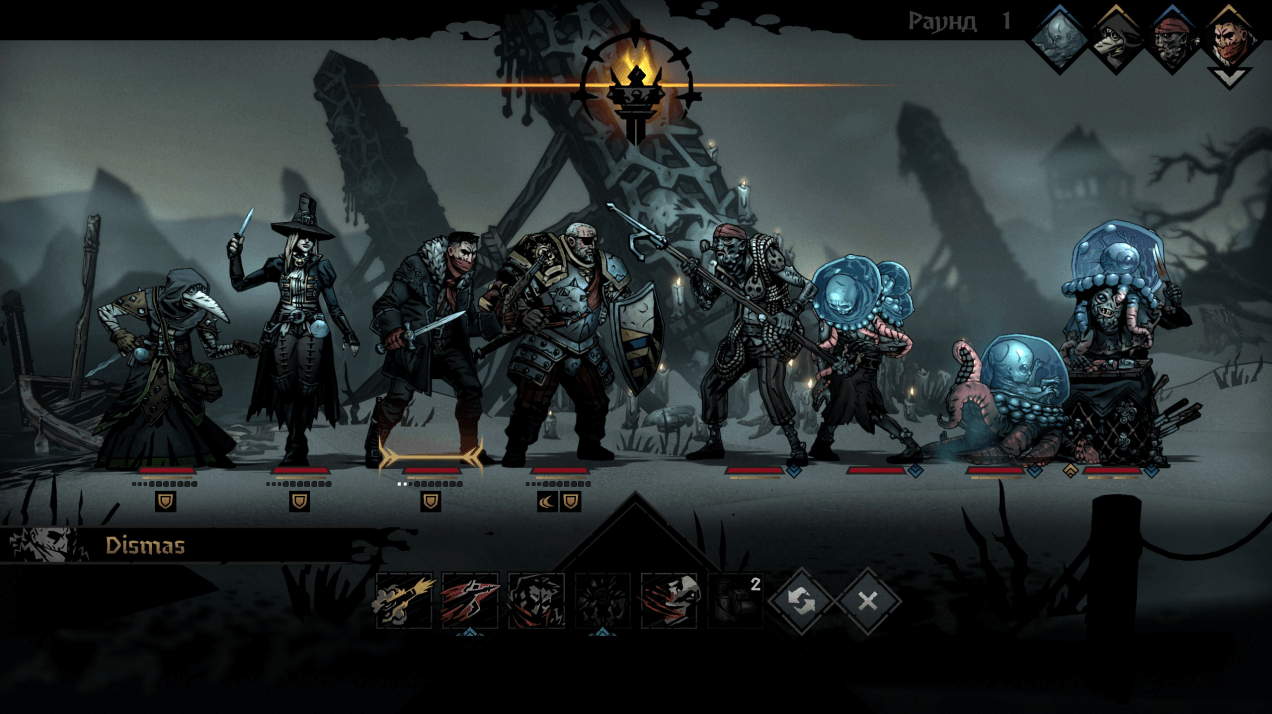Click Dismas's portrait in turn order
This screenshot has height=714, width=1272.
1229,42
